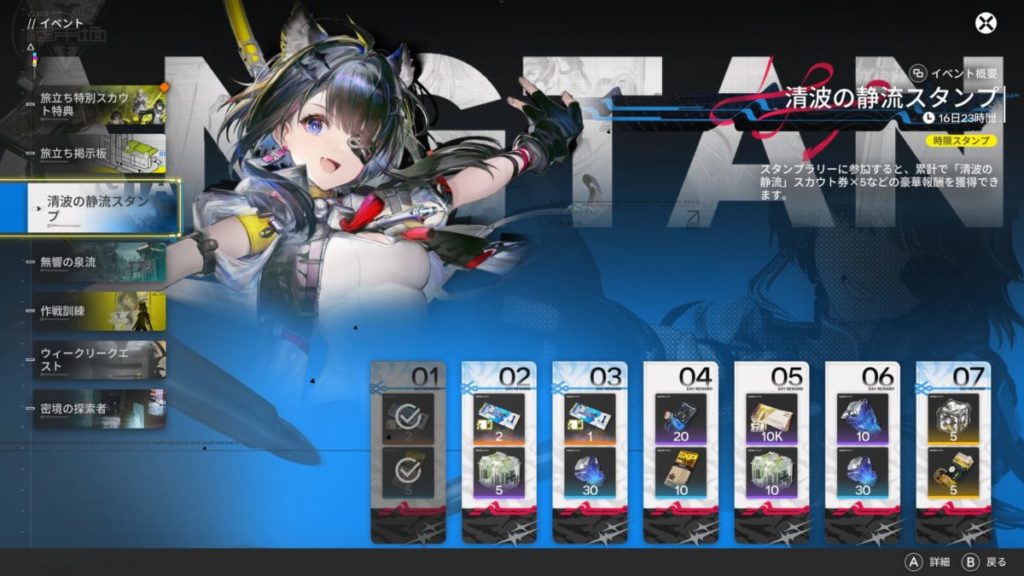View the day 05 reward card
Image resolution: width=1024 pixels, height=576 pixels.
click(x=772, y=452)
